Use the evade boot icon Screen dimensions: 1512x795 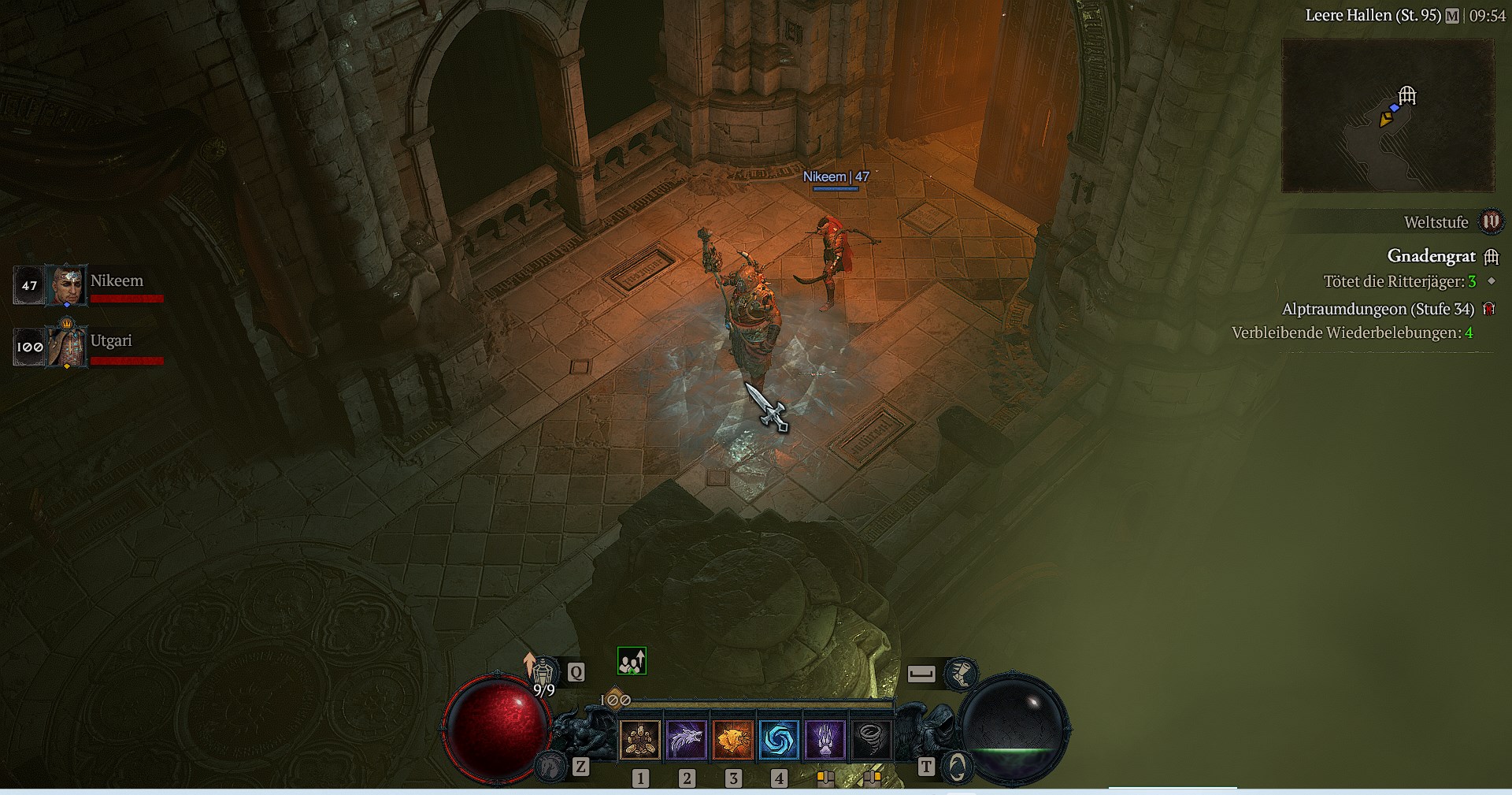click(961, 674)
